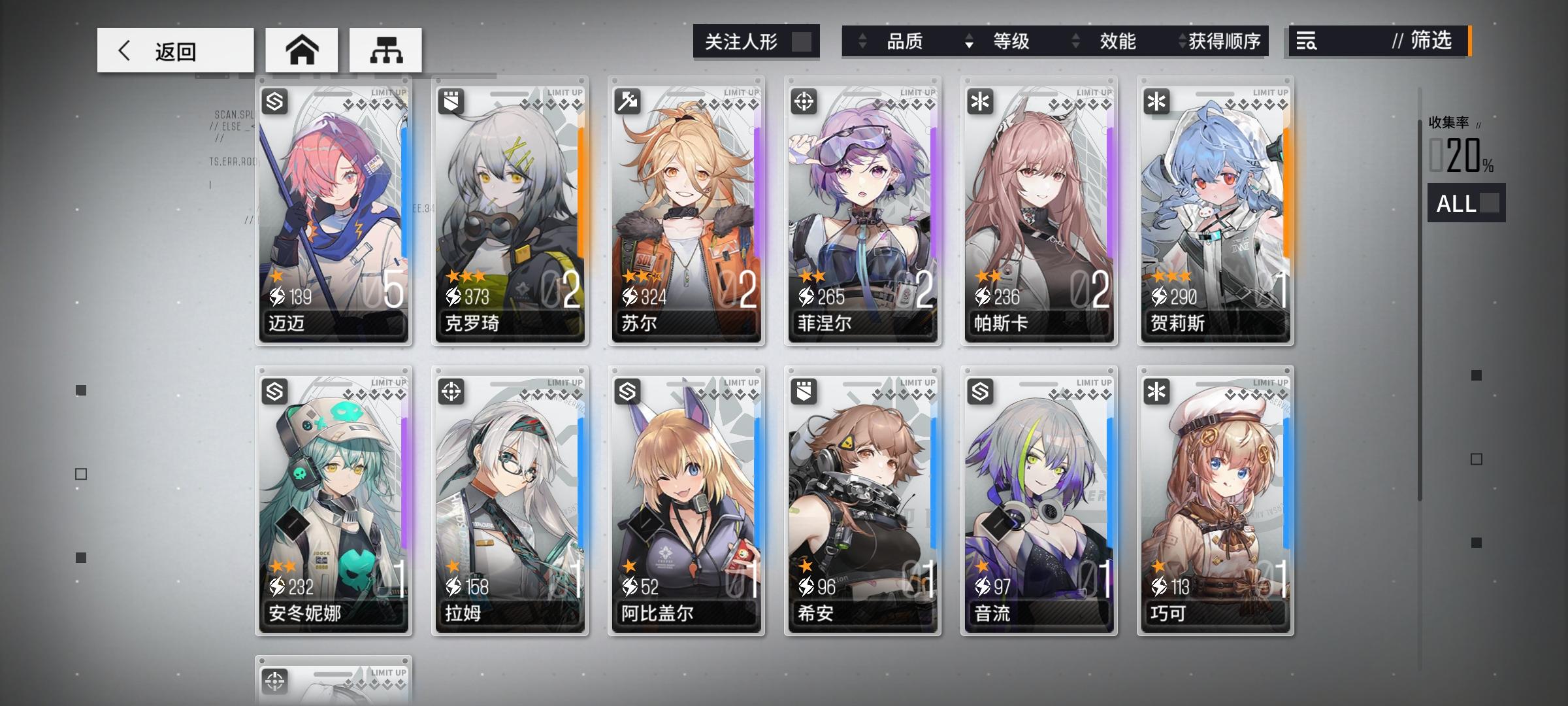Click the home button in the top bar
Image resolution: width=1568 pixels, height=706 pixels.
tap(302, 49)
